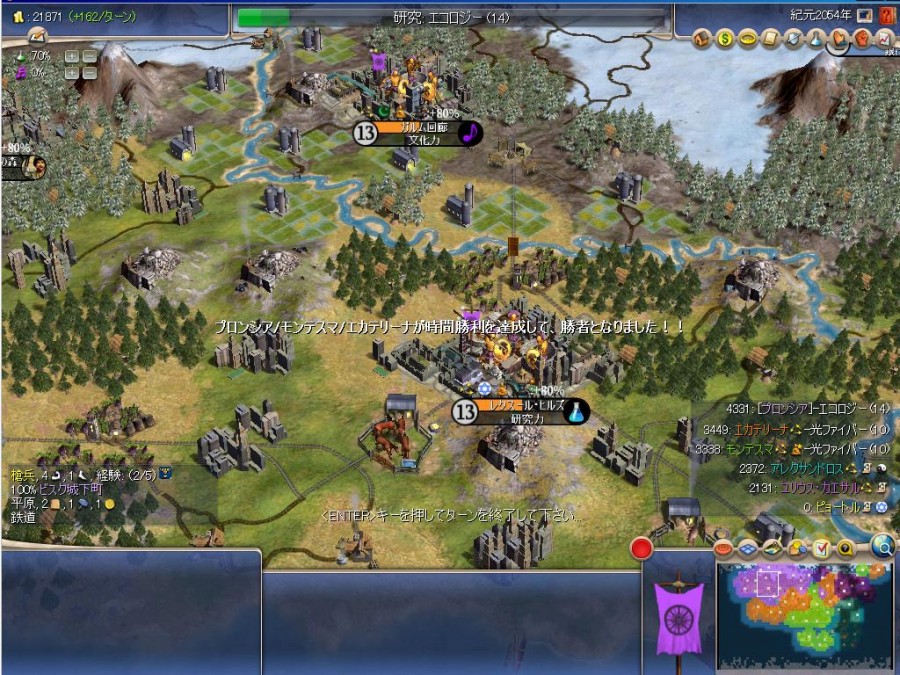Open the main menu monitor icon

tap(864, 15)
